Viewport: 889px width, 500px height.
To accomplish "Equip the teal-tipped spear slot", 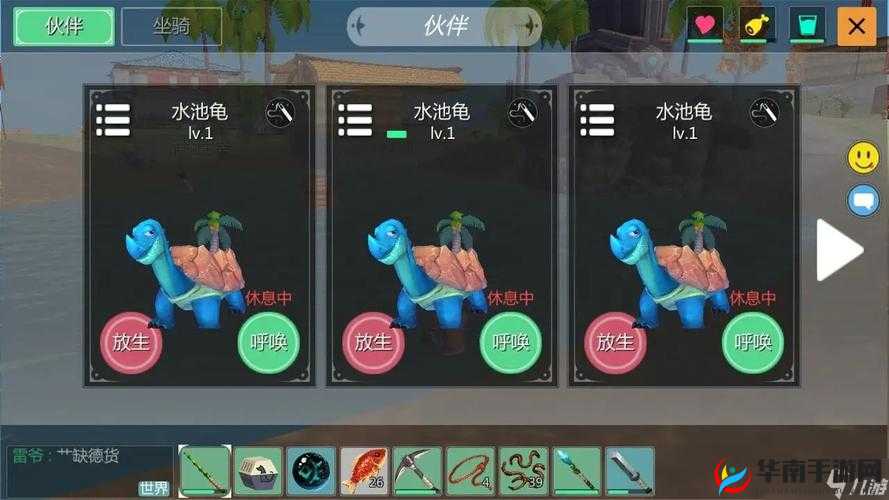I will (x=577, y=471).
